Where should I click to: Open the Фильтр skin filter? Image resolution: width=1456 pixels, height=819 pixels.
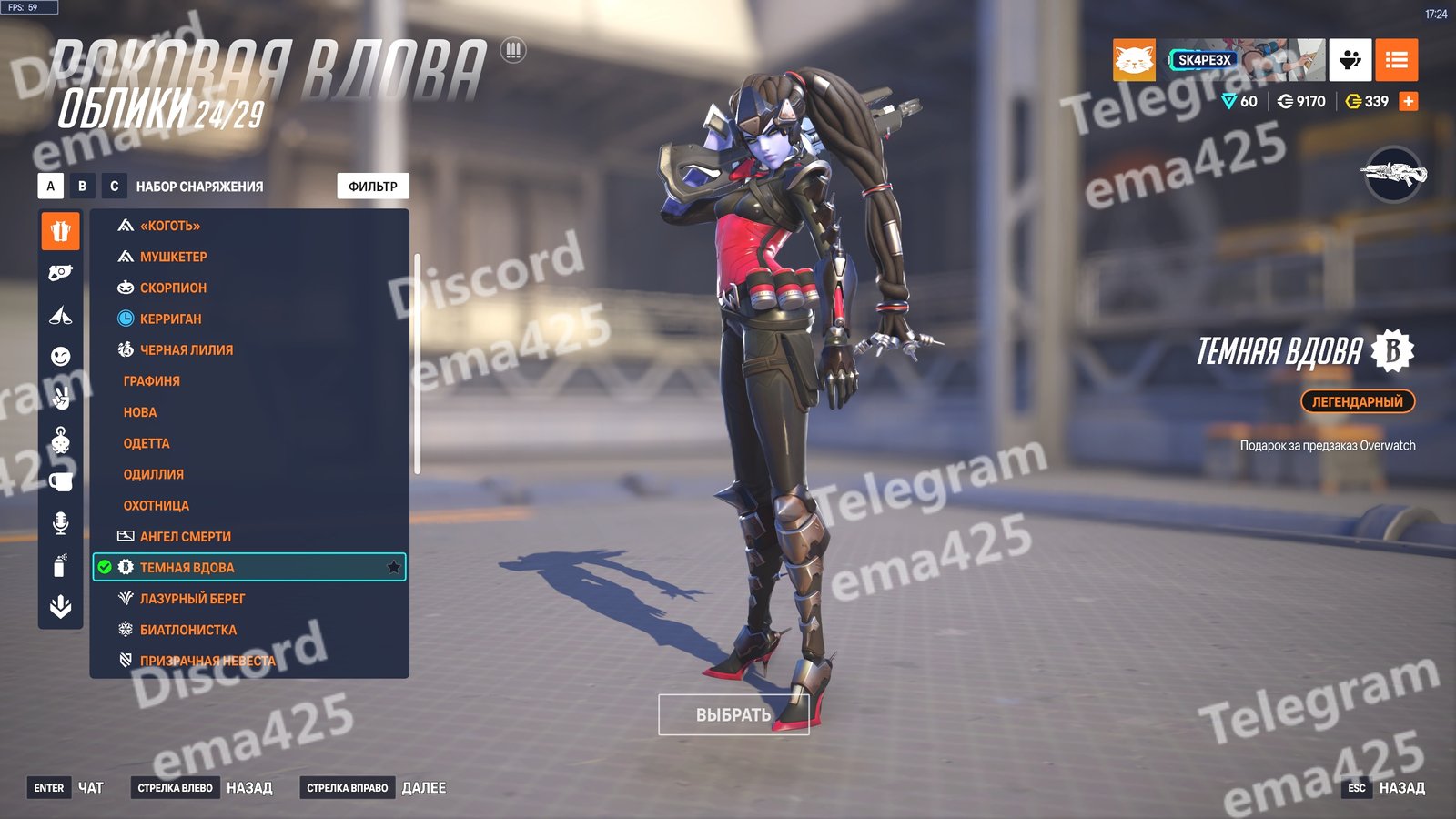373,187
